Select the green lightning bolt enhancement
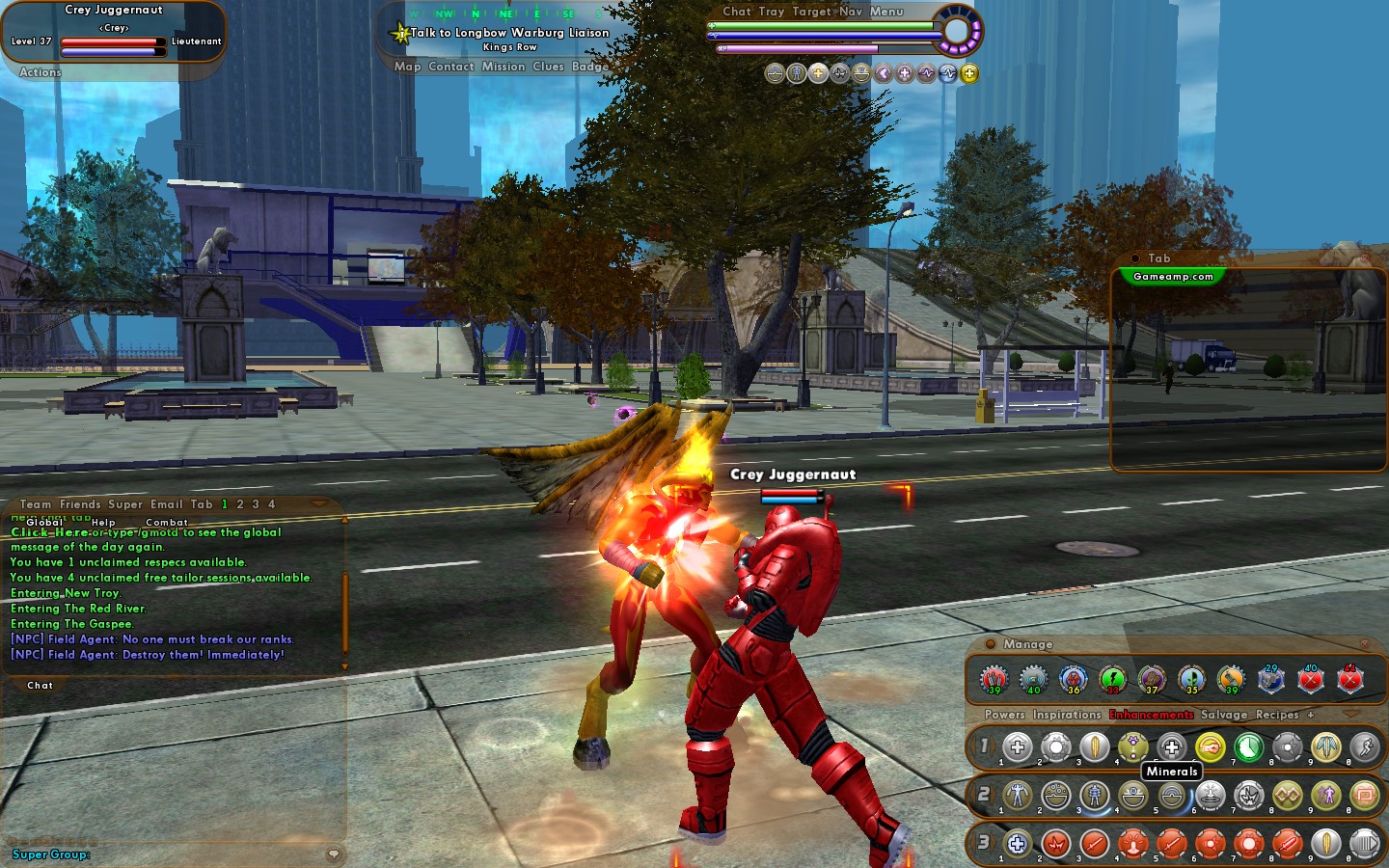This screenshot has width=1389, height=868. (x=1112, y=679)
